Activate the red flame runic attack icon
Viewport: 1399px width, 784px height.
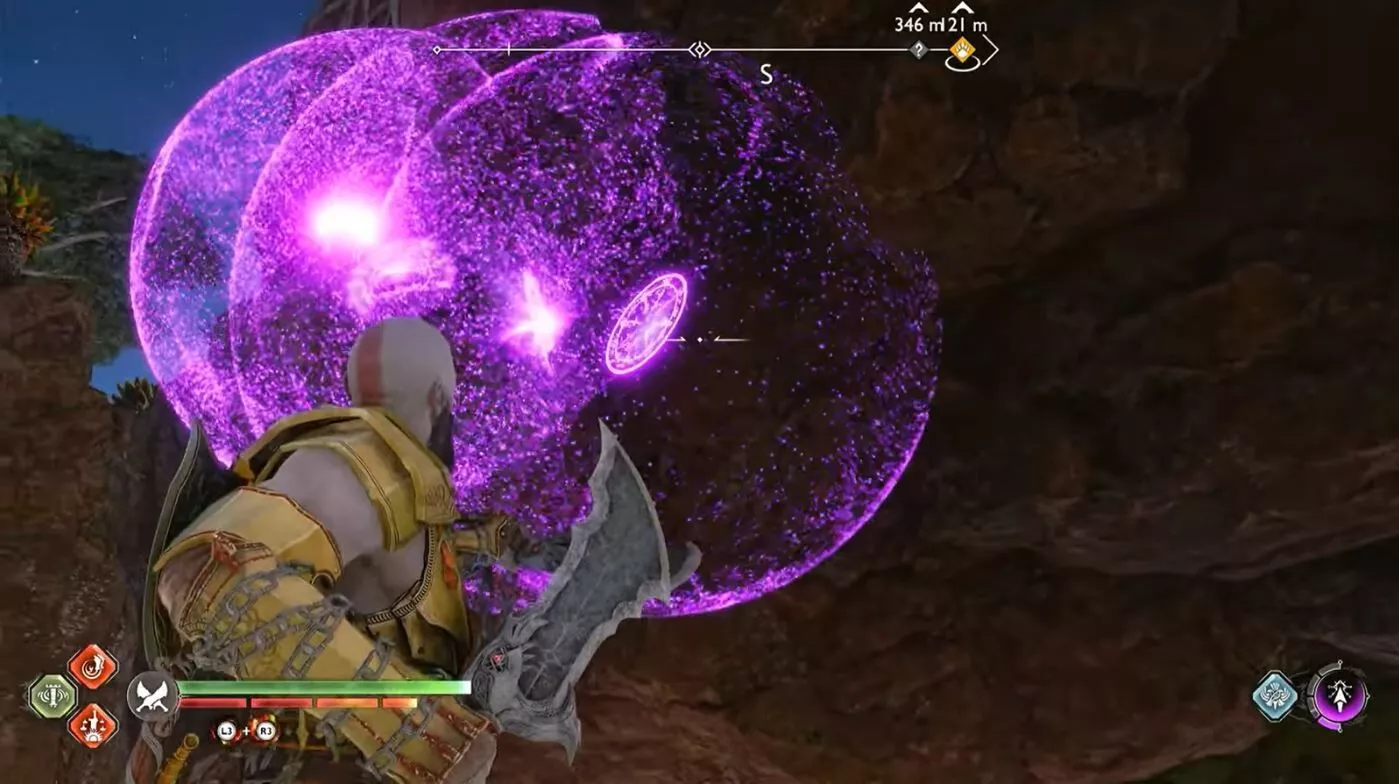click(91, 667)
